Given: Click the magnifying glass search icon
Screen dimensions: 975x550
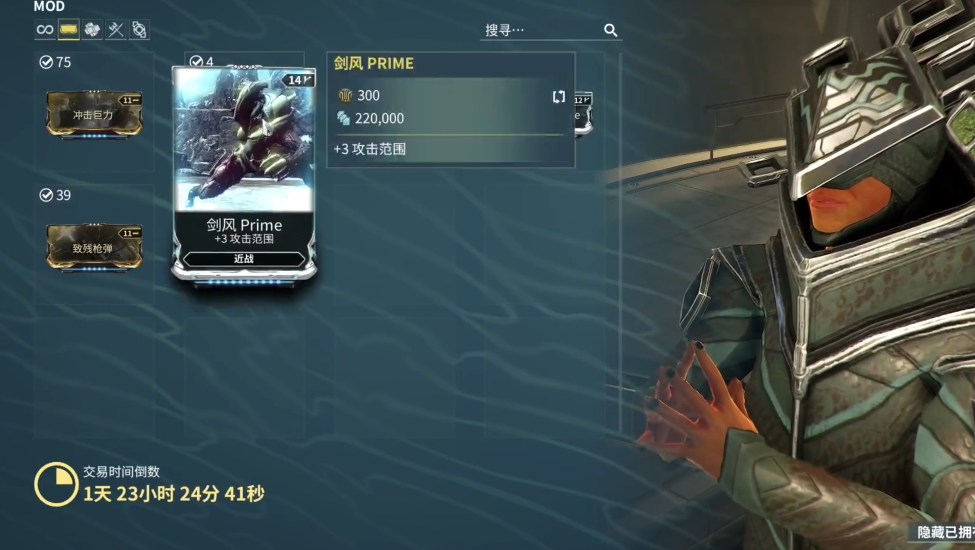Looking at the screenshot, I should (611, 31).
